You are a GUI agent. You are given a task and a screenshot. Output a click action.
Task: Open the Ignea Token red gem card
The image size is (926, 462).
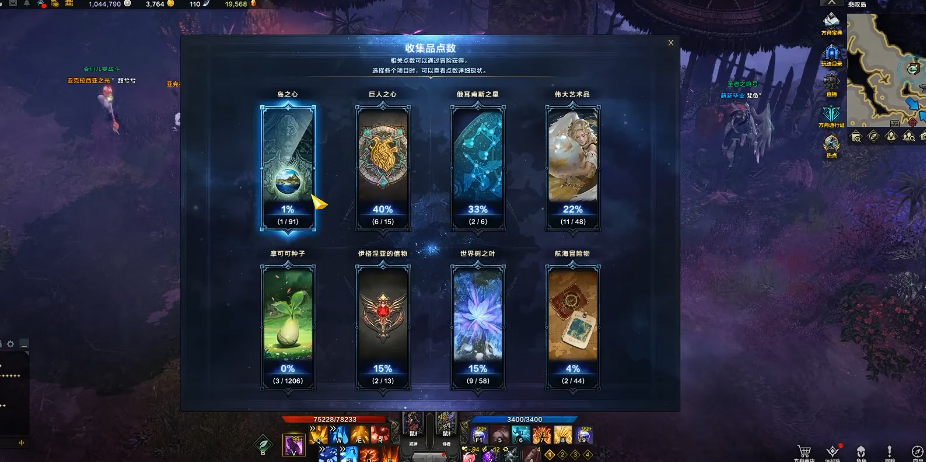click(x=383, y=322)
